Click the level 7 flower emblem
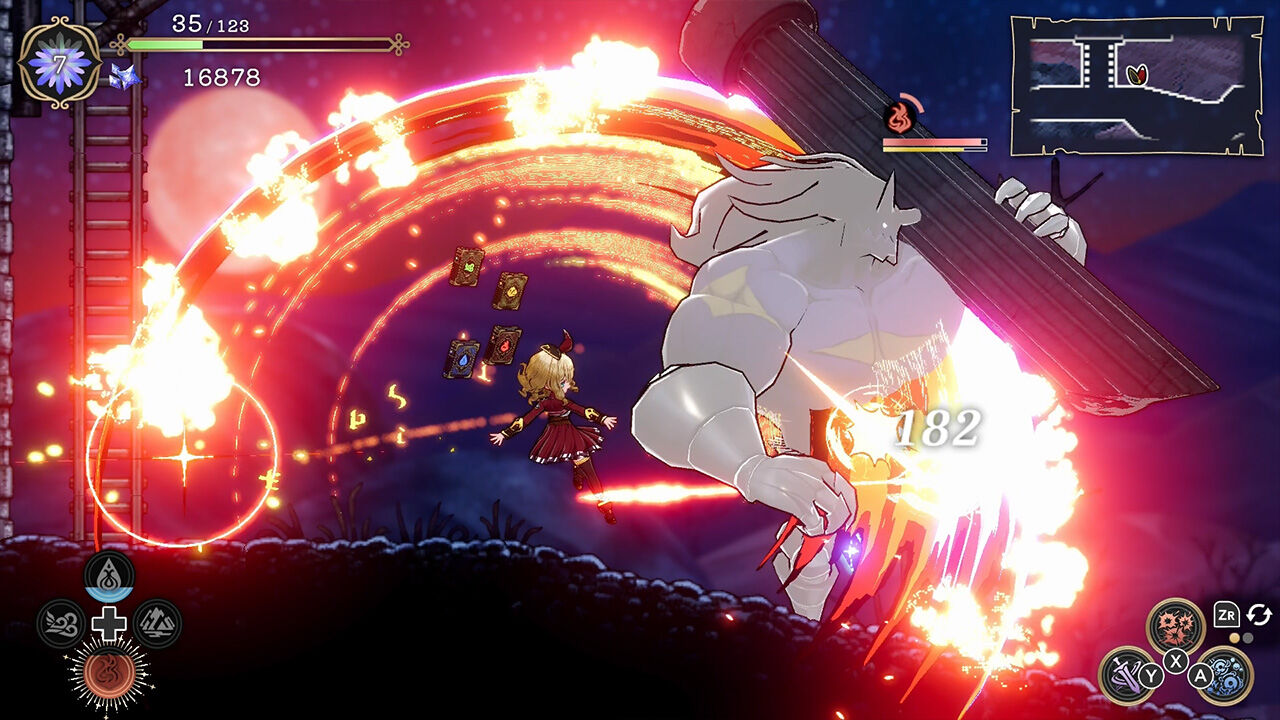 [60, 63]
